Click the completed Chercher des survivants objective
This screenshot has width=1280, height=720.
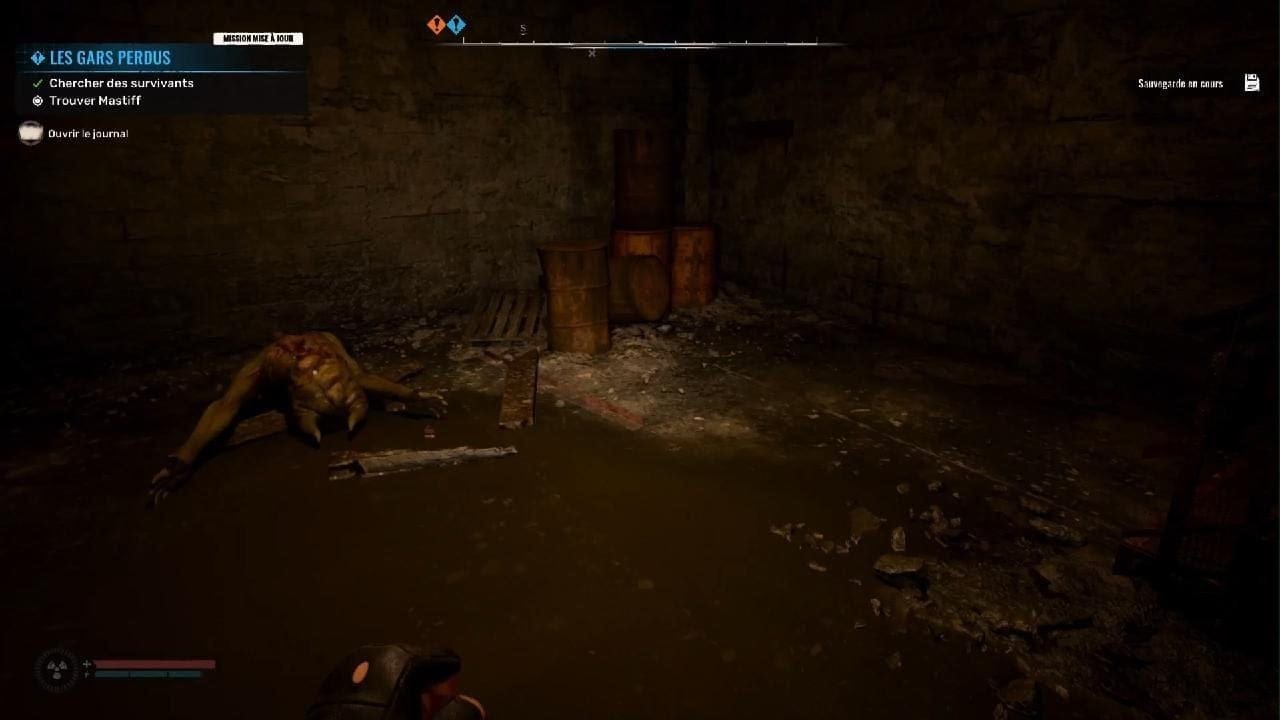coord(121,83)
